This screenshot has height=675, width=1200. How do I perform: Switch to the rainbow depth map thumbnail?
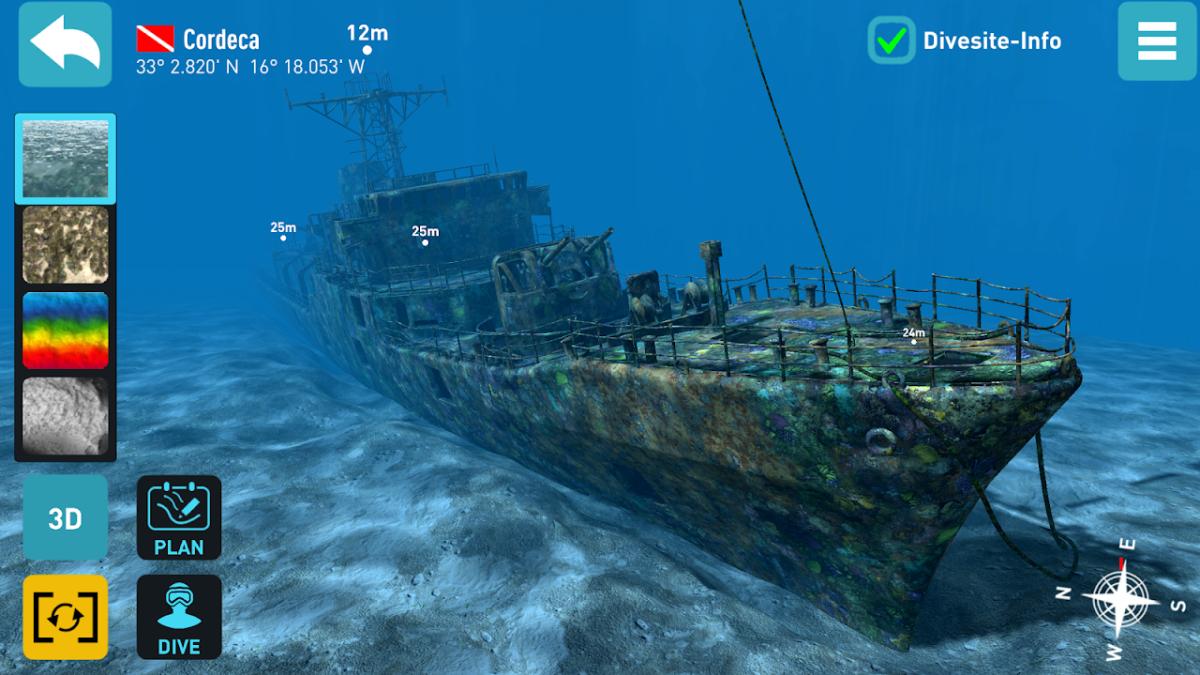[65, 330]
